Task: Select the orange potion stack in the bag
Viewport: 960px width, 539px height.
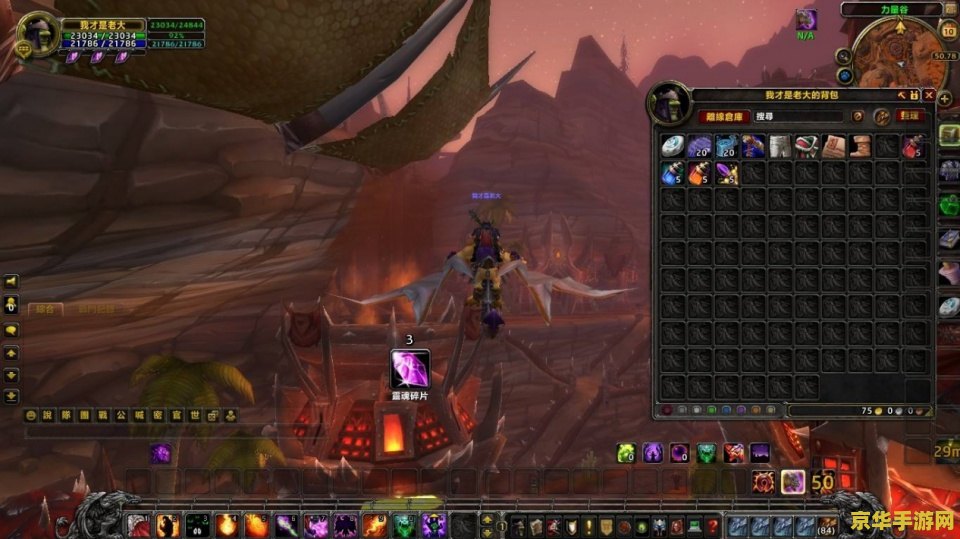Action: (x=699, y=174)
